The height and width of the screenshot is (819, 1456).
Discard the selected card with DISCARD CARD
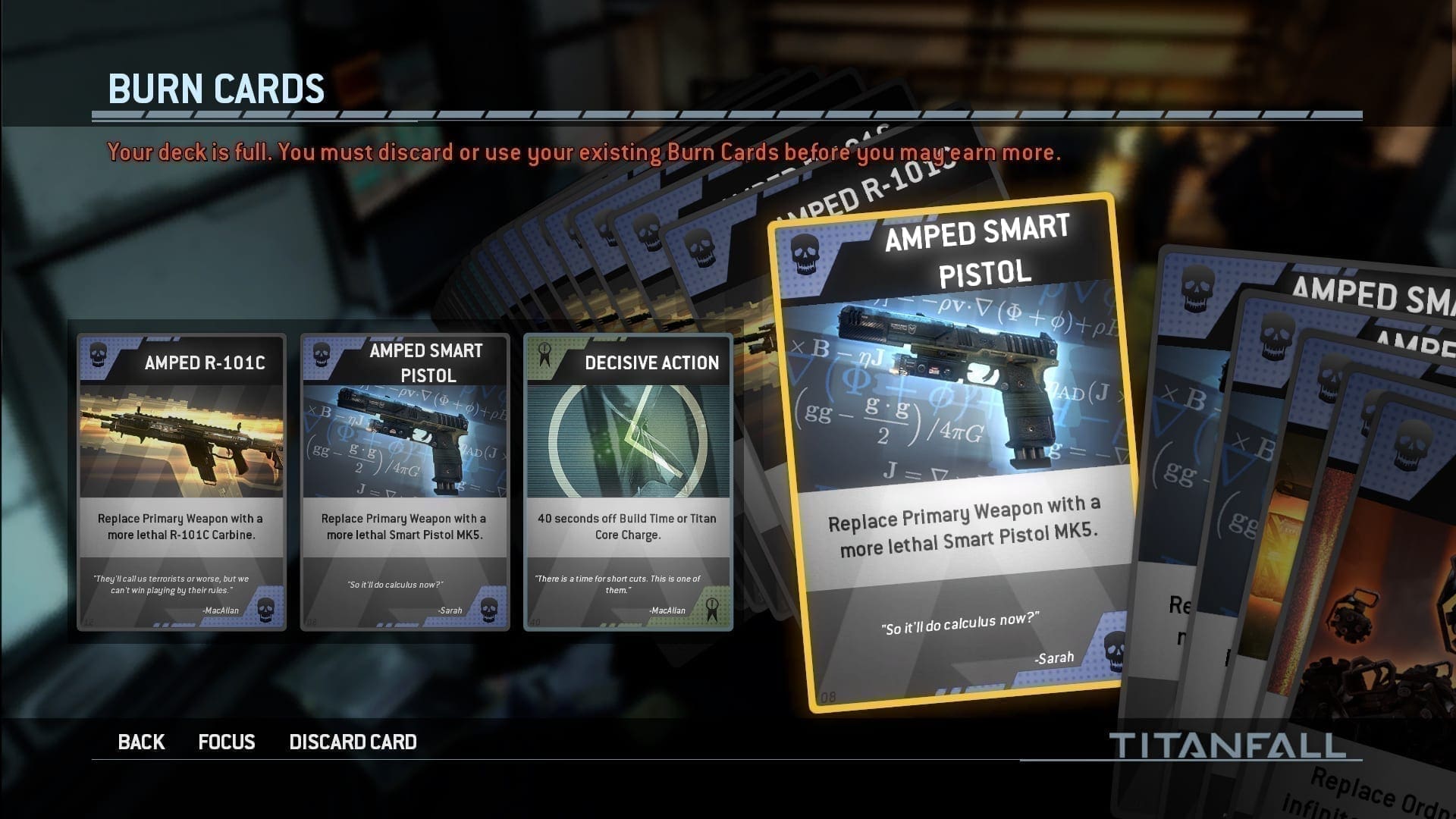point(353,742)
